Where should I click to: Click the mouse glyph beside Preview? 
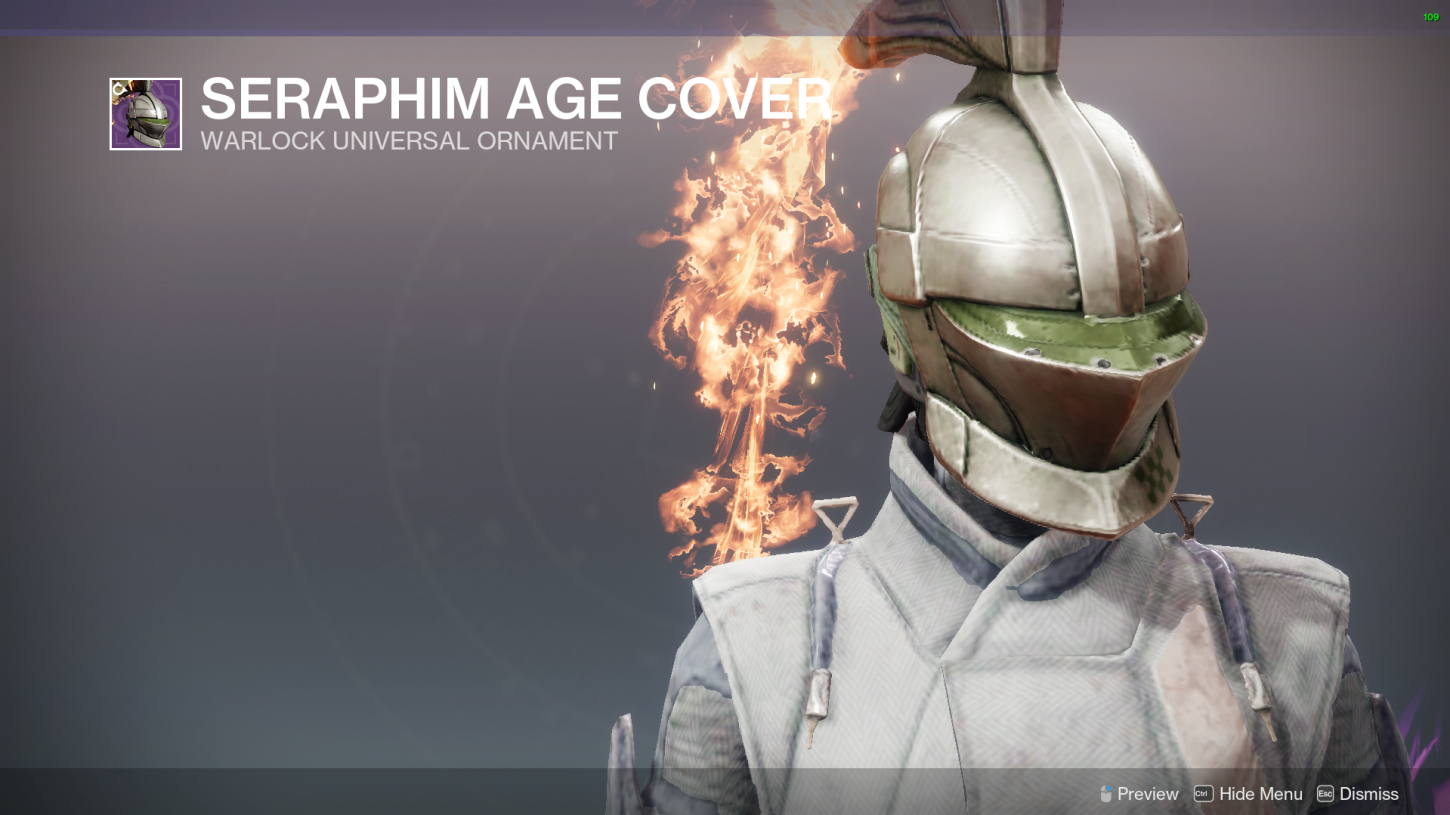(1104, 793)
